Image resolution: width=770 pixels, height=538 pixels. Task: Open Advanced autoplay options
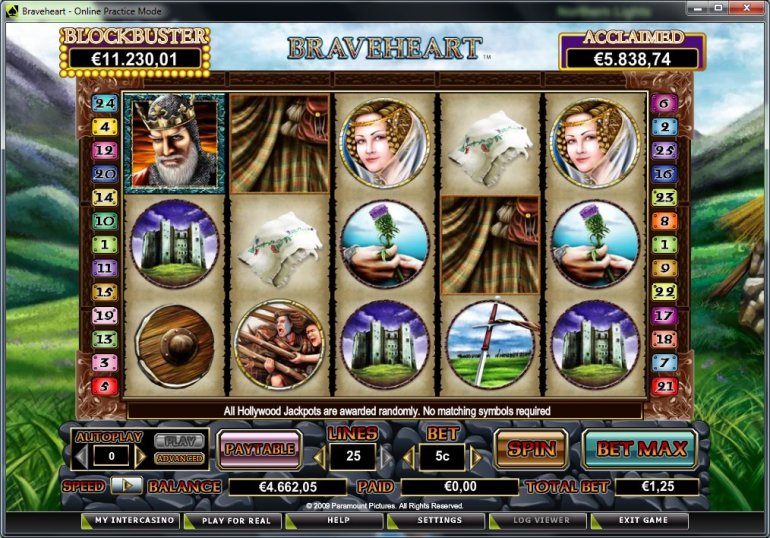(x=180, y=458)
